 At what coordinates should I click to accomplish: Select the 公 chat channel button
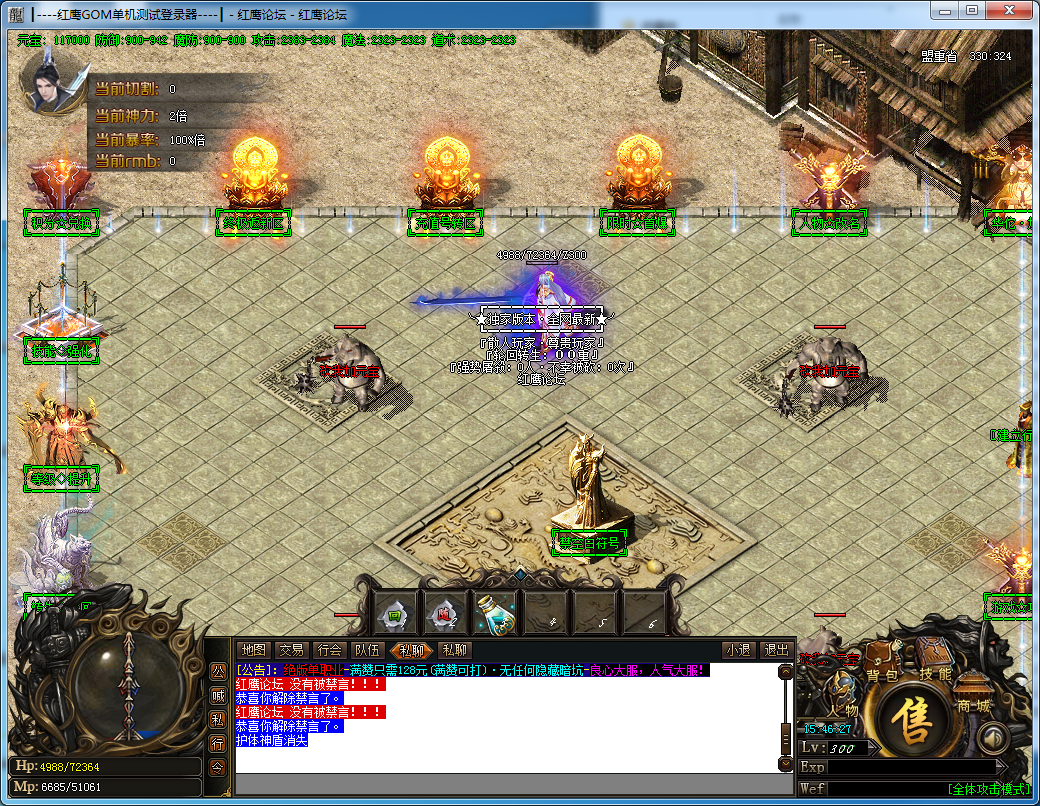point(217,670)
